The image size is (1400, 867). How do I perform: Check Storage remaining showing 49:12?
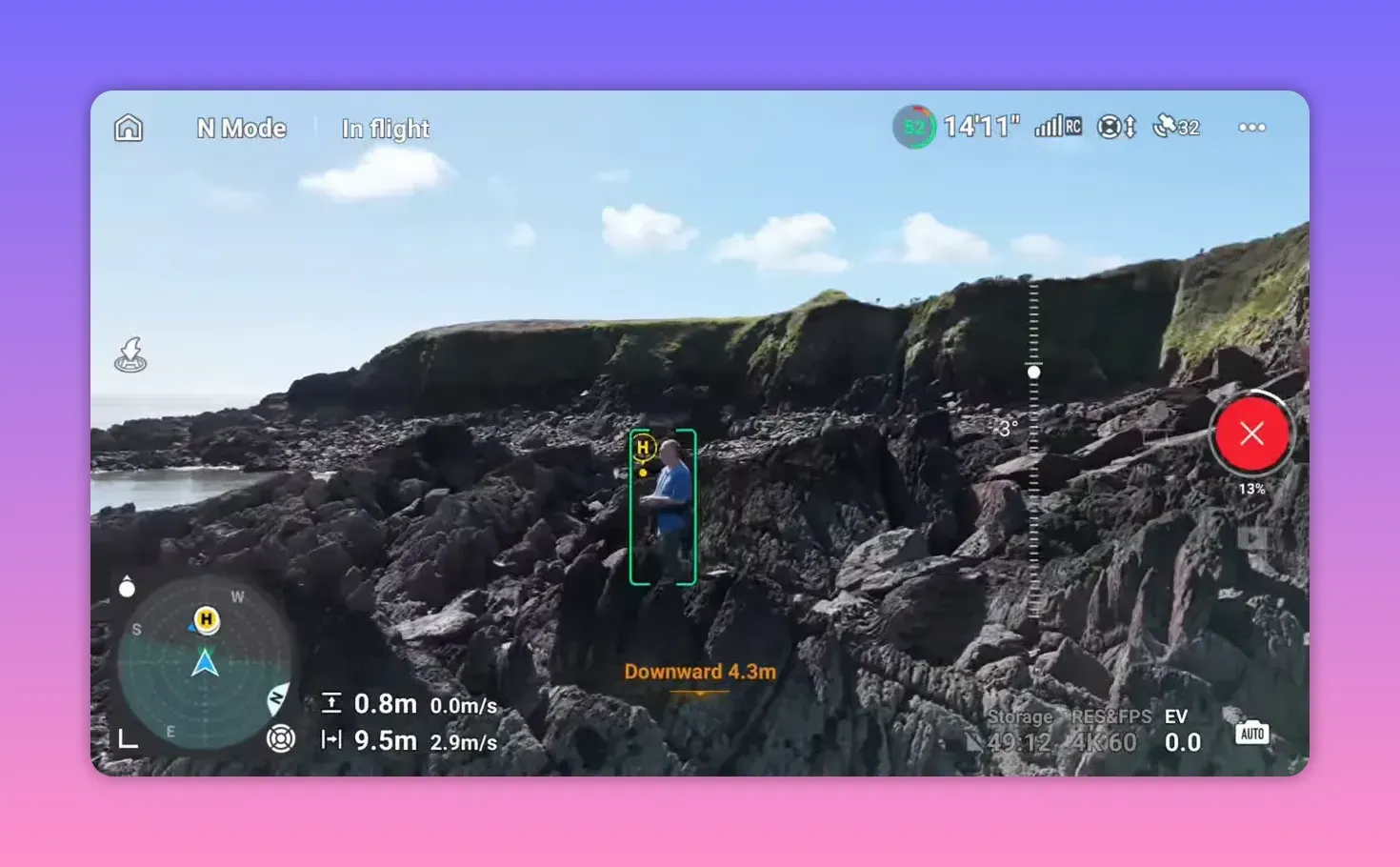pos(1019,729)
